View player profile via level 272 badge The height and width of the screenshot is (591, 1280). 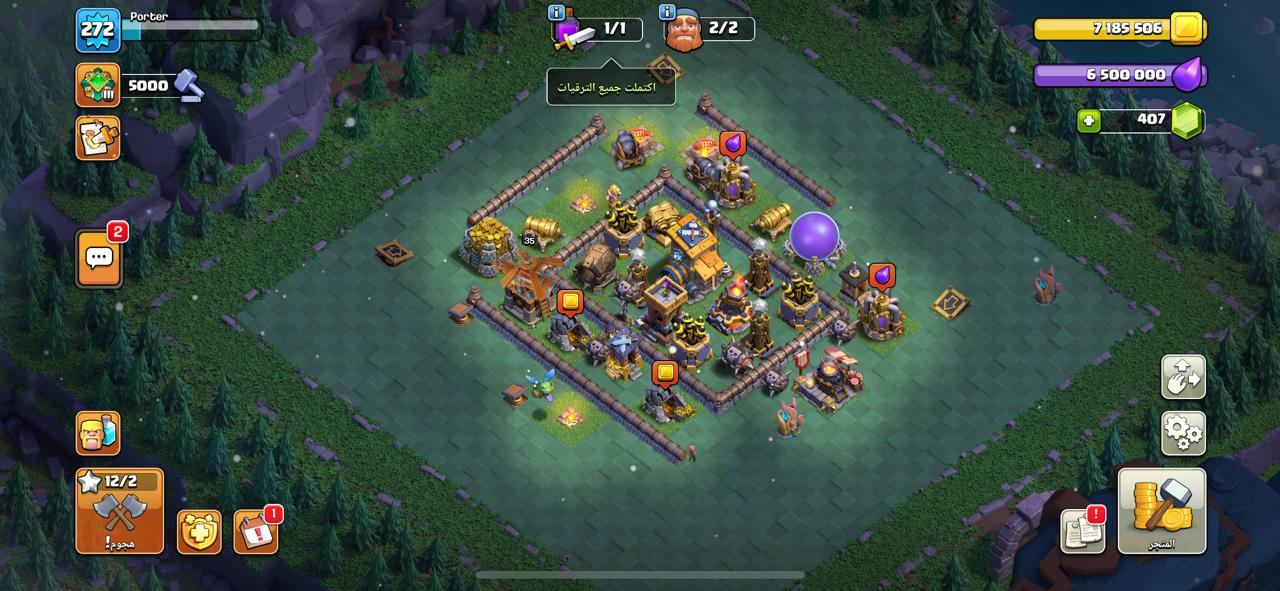pyautogui.click(x=98, y=30)
